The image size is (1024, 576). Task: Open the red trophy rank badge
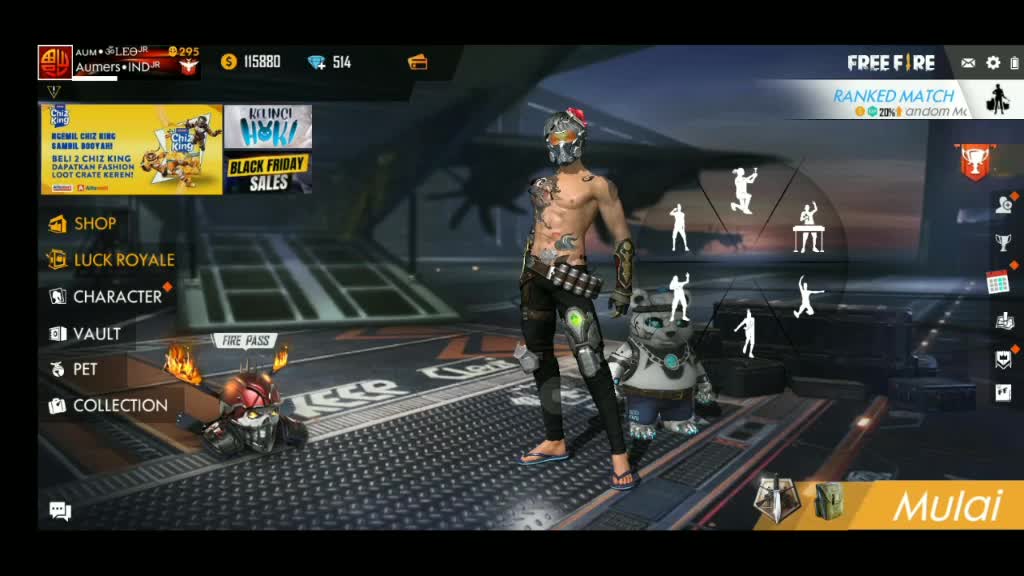point(975,163)
